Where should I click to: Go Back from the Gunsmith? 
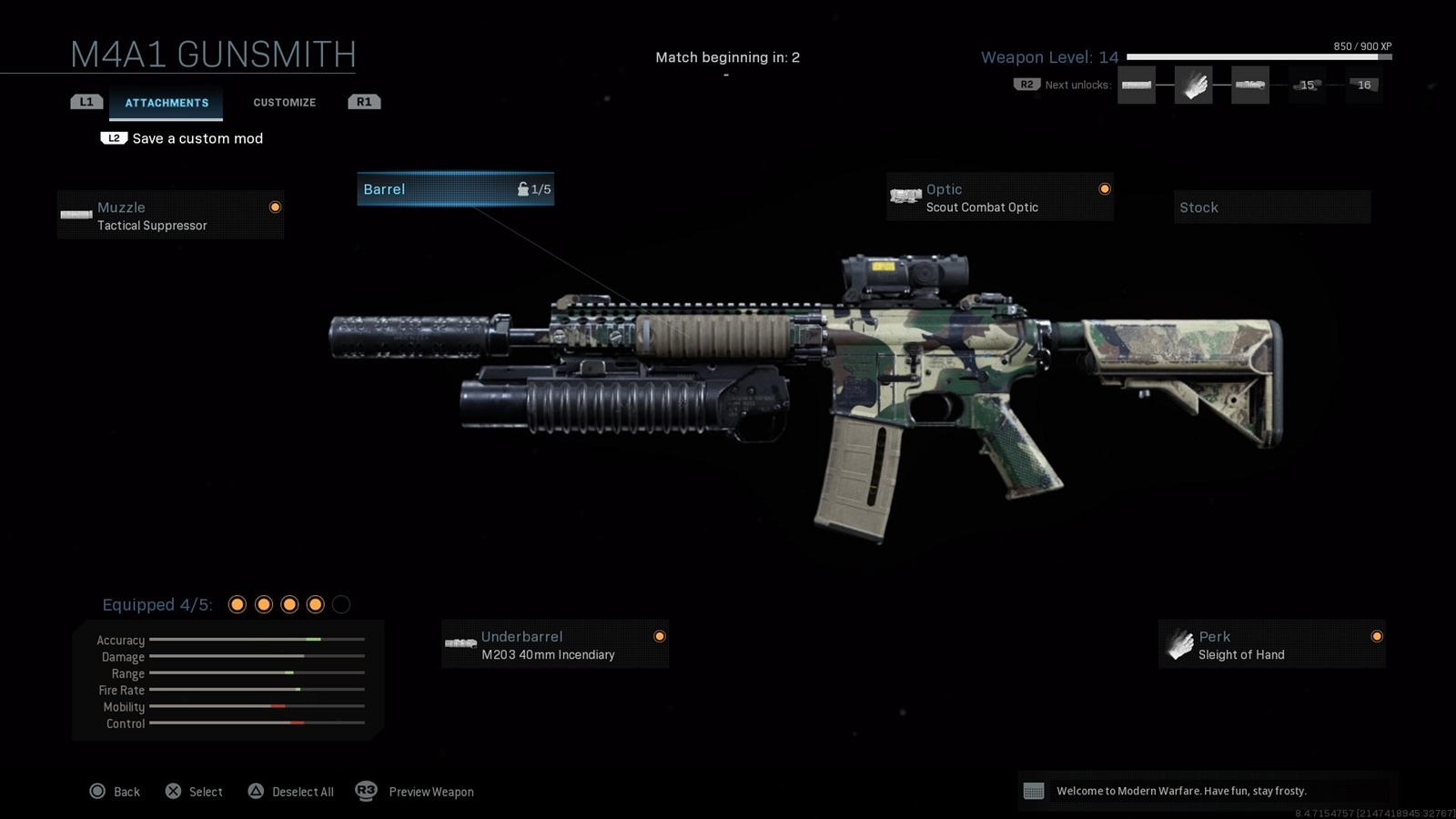[x=126, y=792]
